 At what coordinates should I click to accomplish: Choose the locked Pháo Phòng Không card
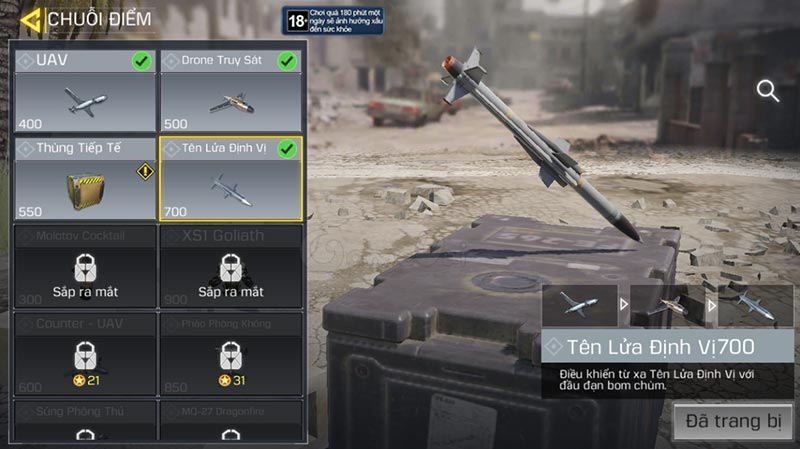(231, 353)
